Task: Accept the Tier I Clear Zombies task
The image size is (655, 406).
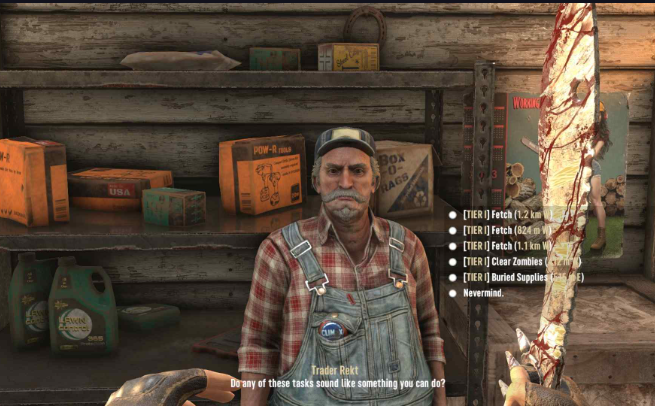Action: point(510,261)
